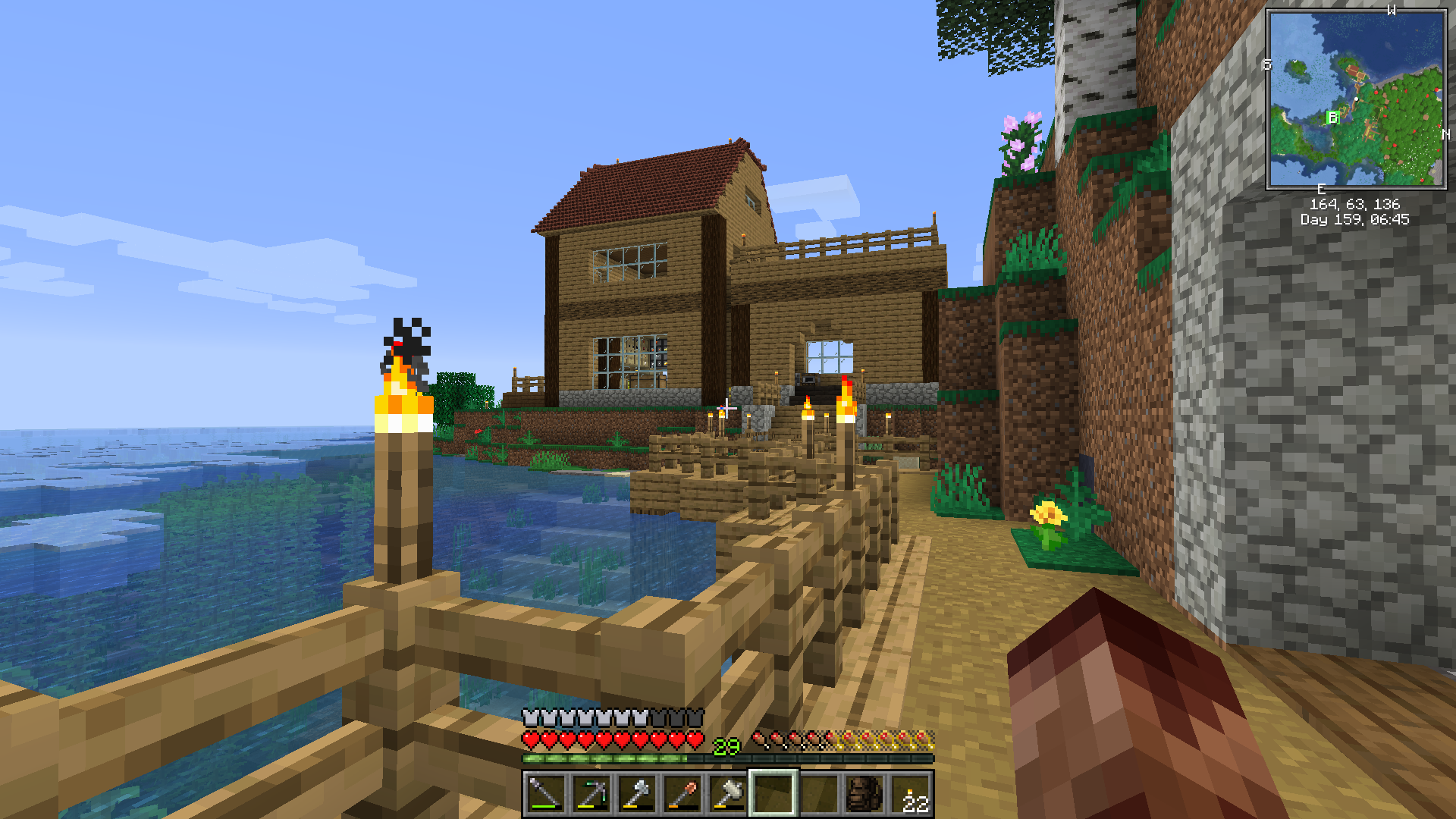This screenshot has height=819, width=1456.
Task: Equip the hammer from the hotbar
Action: [x=727, y=794]
